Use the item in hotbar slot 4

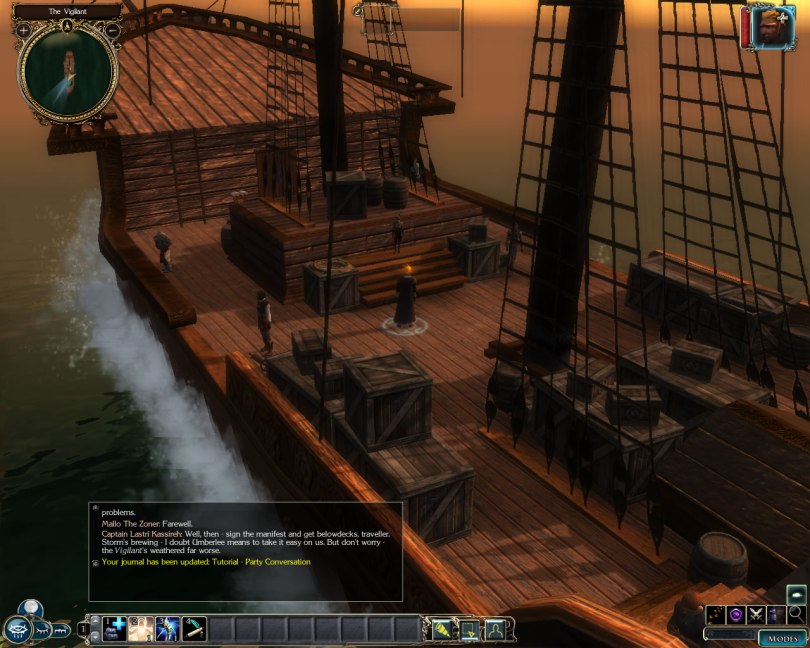coord(194,628)
